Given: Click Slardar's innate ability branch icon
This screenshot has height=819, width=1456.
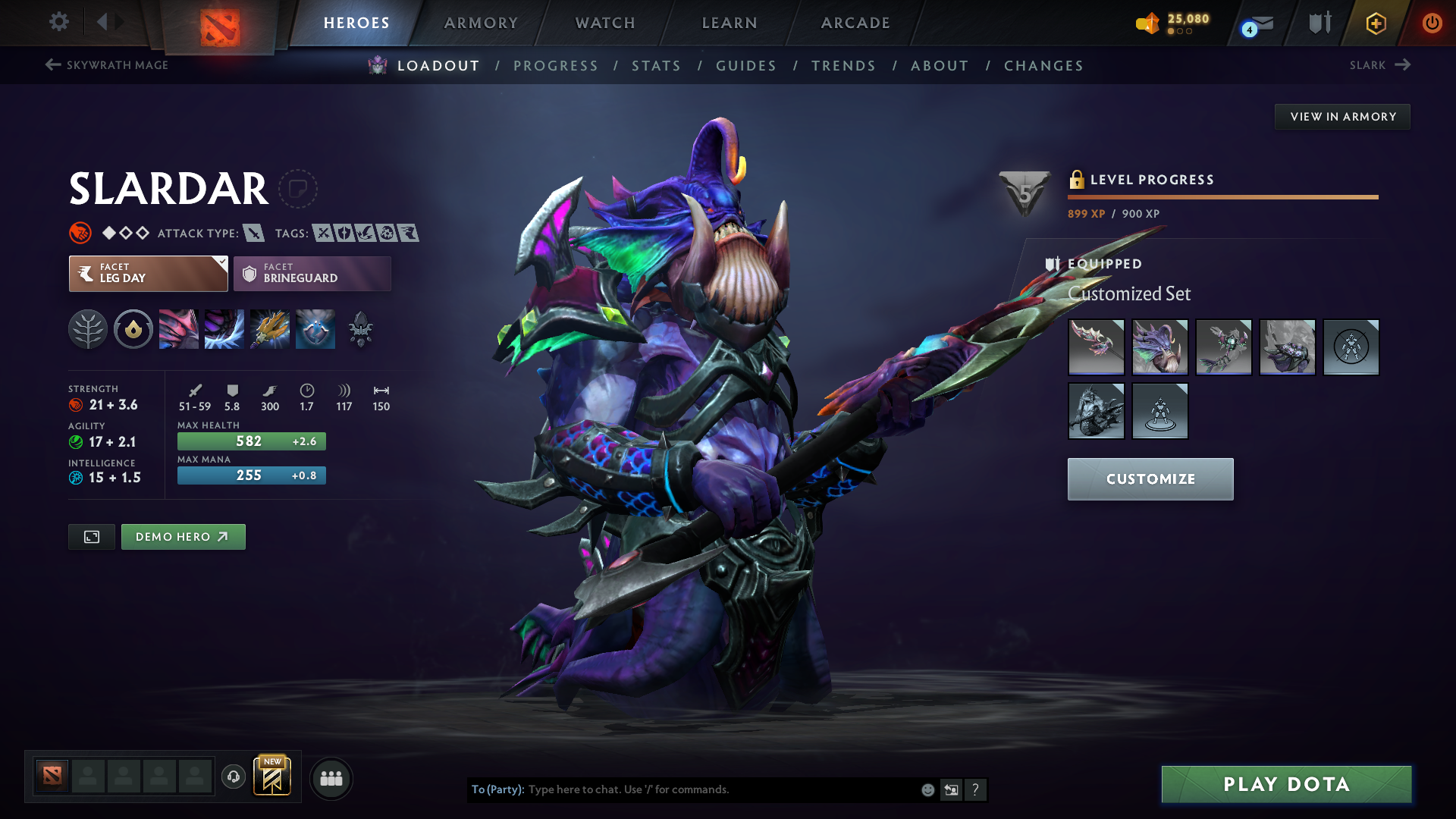Looking at the screenshot, I should (x=88, y=329).
